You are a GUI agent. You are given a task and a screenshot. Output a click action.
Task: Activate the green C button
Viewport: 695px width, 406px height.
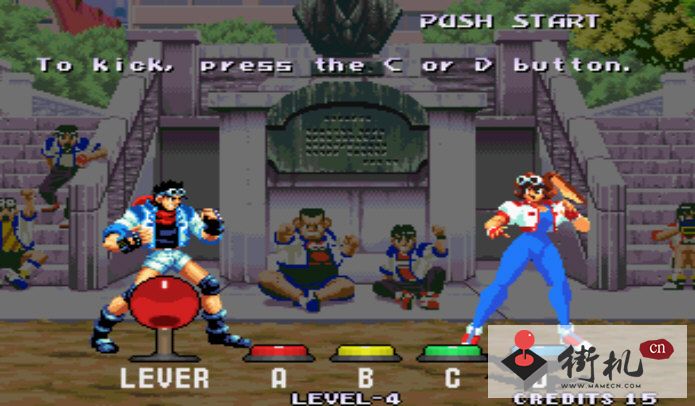click(451, 352)
